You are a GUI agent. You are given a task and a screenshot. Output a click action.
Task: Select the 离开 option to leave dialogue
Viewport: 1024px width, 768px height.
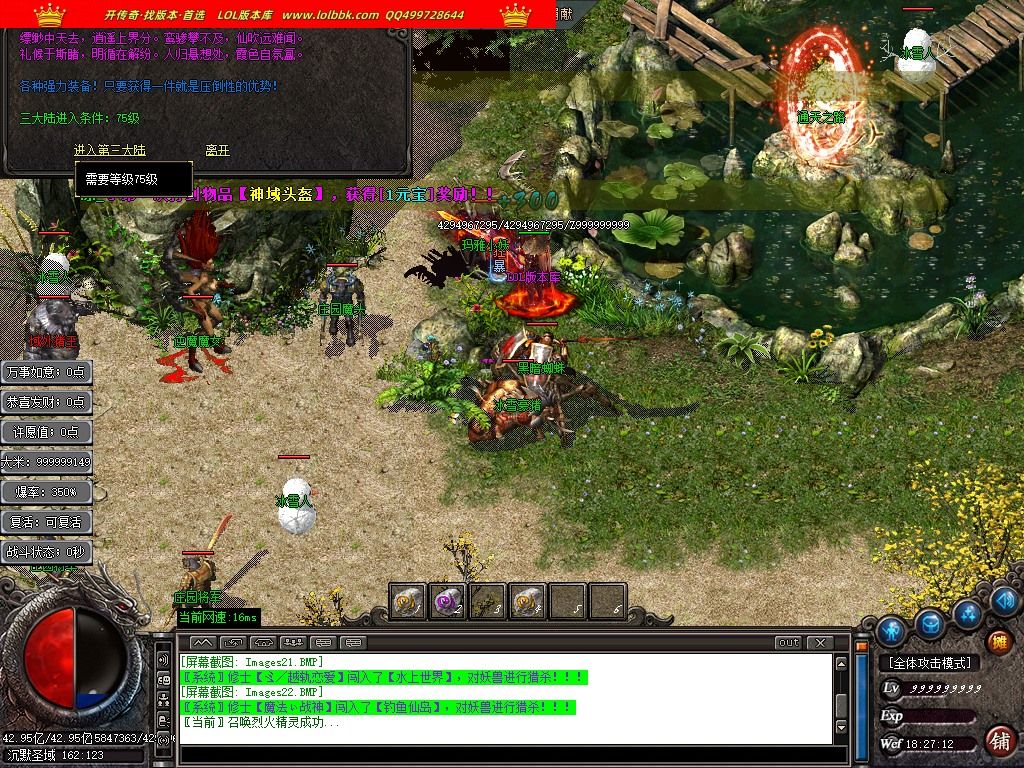coord(217,150)
